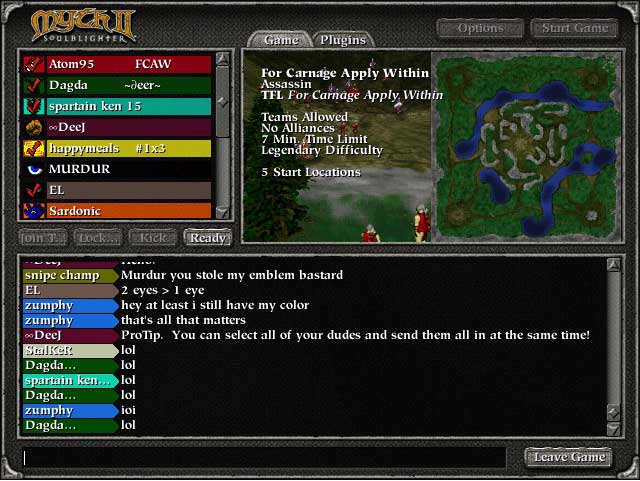Click the chat log scroll up arrow
The width and height of the screenshot is (640, 481).
[x=614, y=265]
